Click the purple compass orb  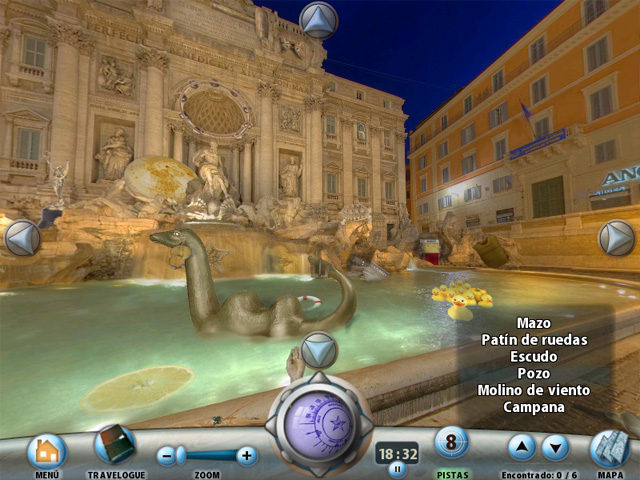pyautogui.click(x=319, y=419)
